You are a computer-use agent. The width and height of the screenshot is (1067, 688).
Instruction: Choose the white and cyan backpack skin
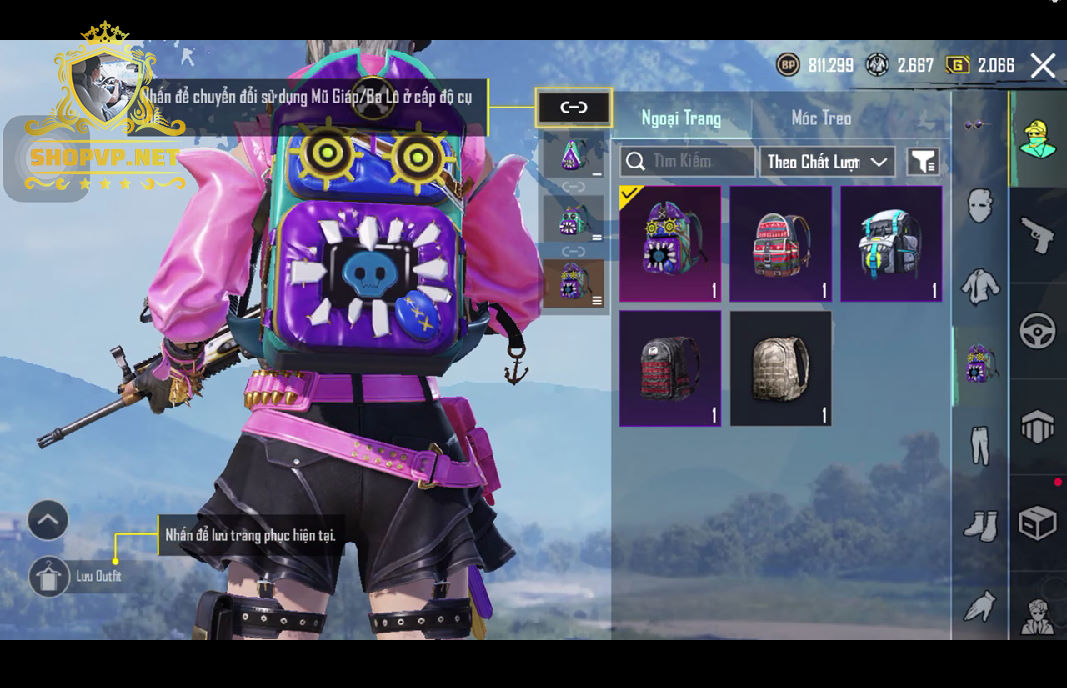click(890, 243)
